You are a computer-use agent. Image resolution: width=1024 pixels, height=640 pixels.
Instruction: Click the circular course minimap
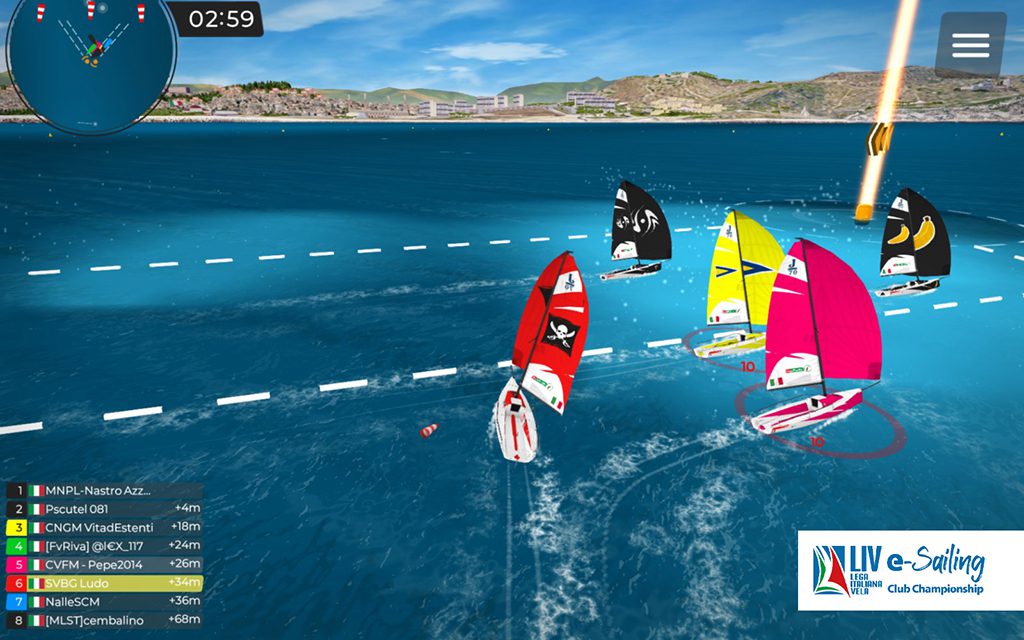pos(91,60)
